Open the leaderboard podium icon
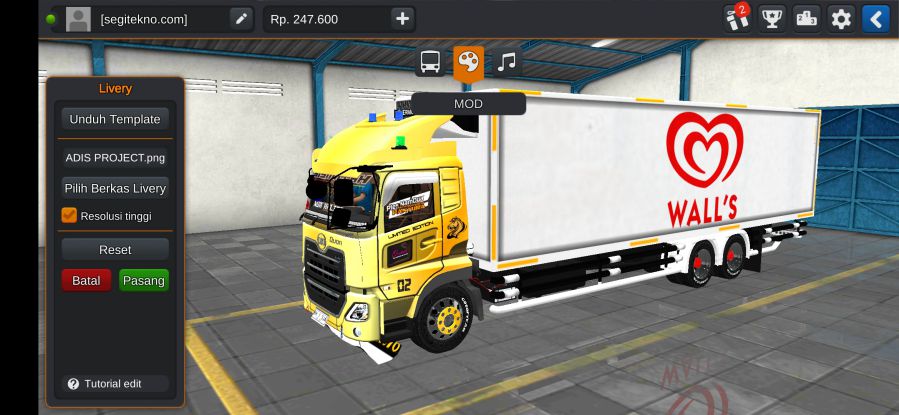The width and height of the screenshot is (899, 415). click(x=806, y=18)
